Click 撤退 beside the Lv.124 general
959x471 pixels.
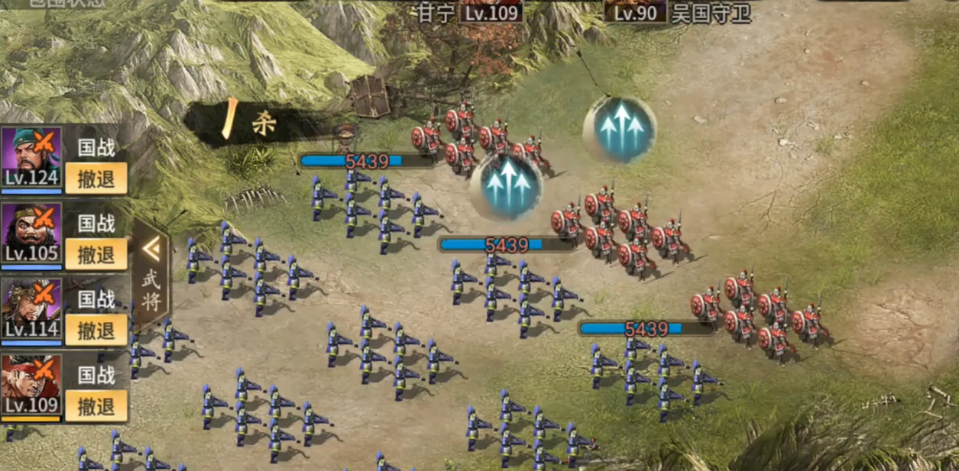click(96, 178)
